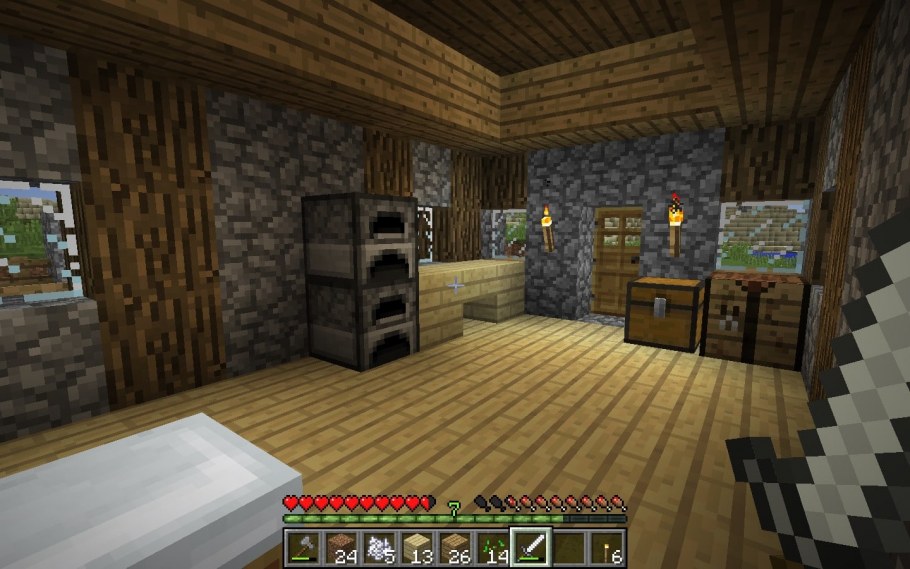Select the sapling stack of 14
Viewport: 910px width, 569px height.
click(x=492, y=547)
